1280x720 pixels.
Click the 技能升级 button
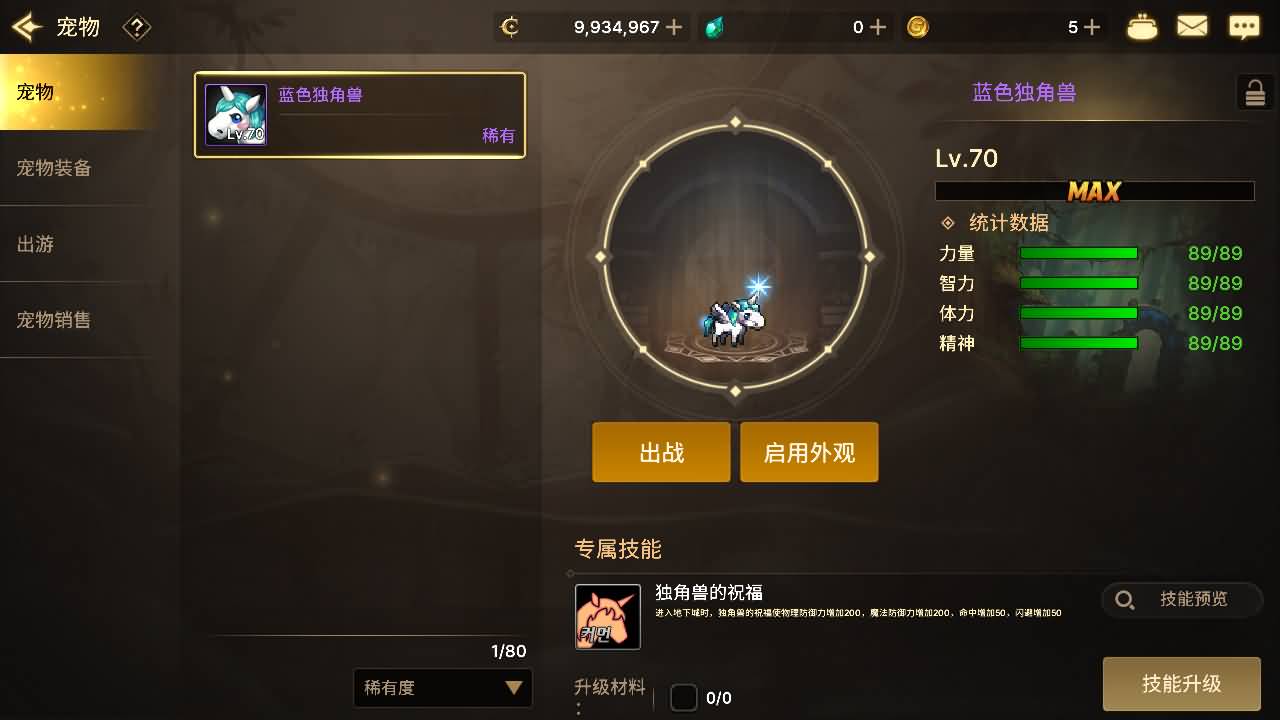point(1182,684)
